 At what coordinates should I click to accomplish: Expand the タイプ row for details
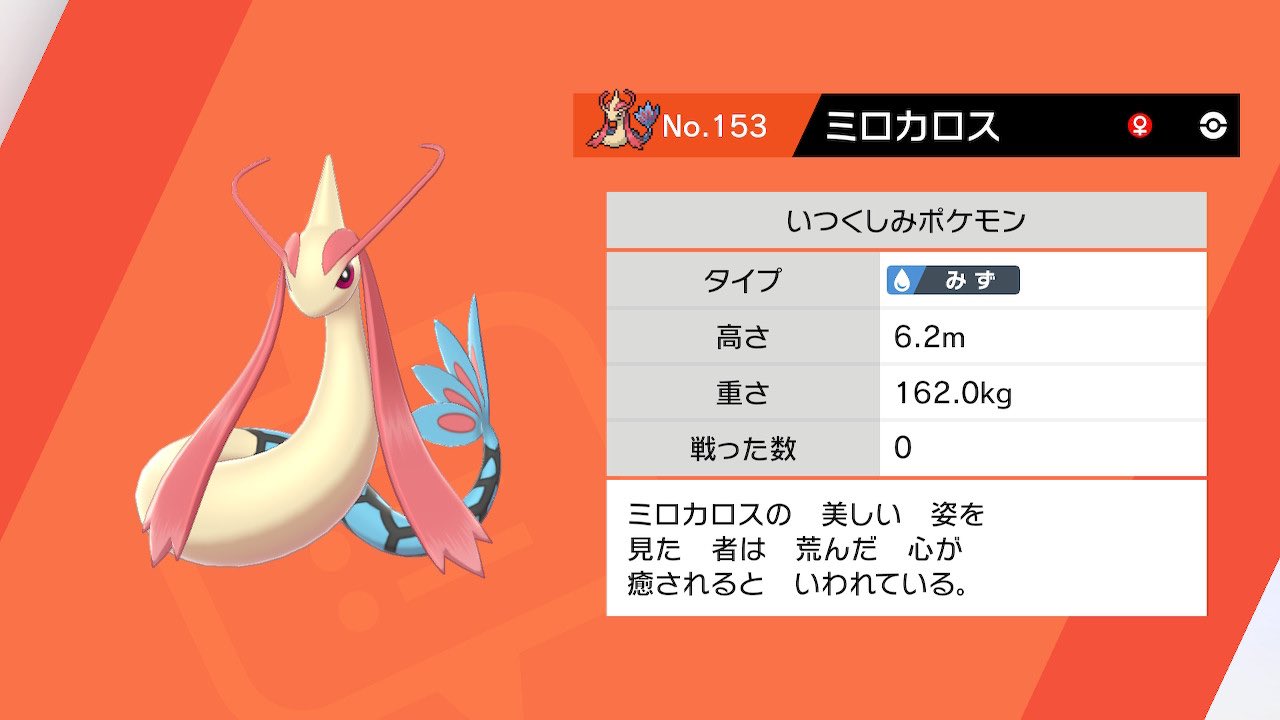click(x=742, y=281)
